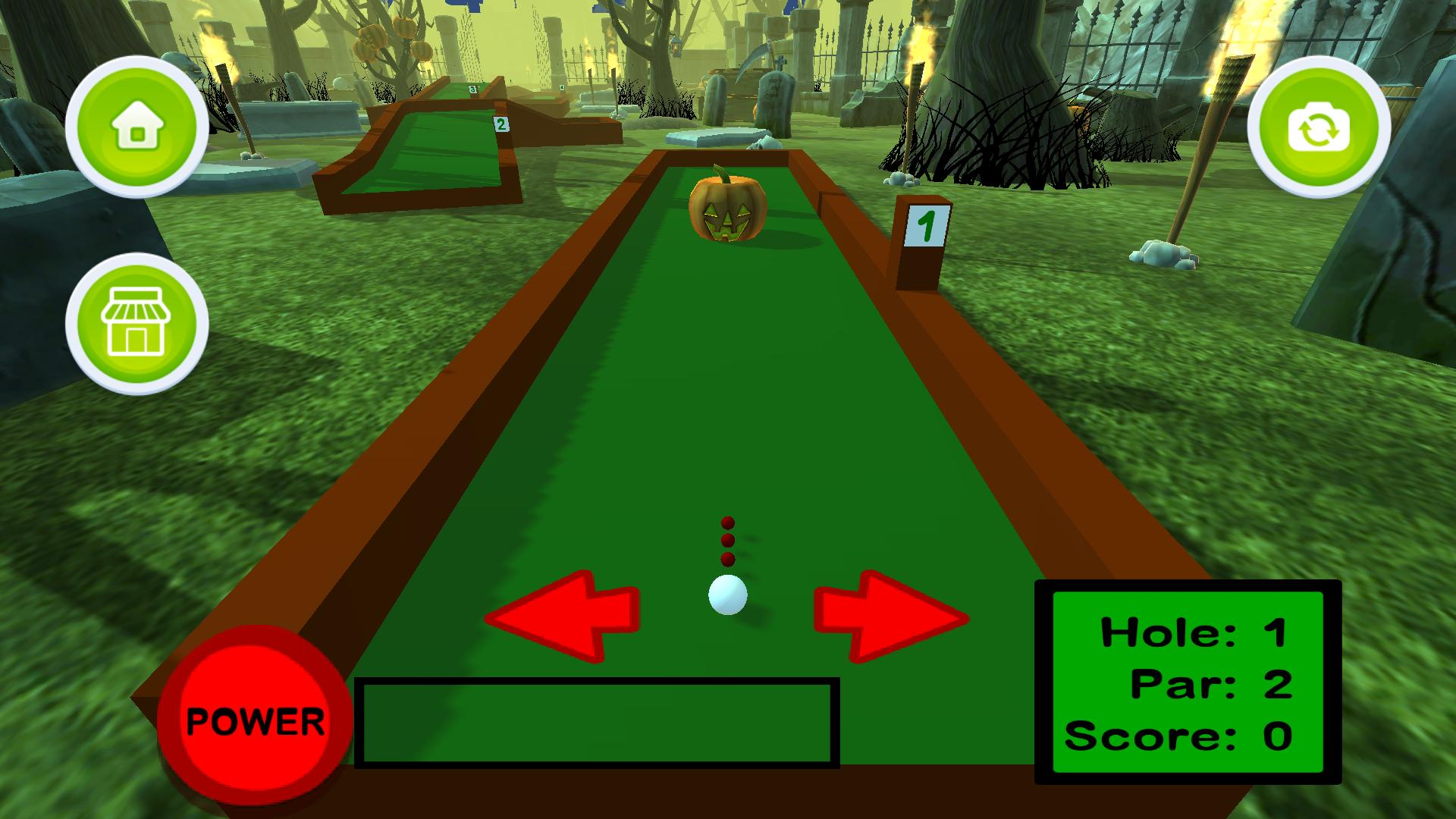Screen dimensions: 1456x819
Task: Click the sign labeled 3 in background
Action: point(471,88)
